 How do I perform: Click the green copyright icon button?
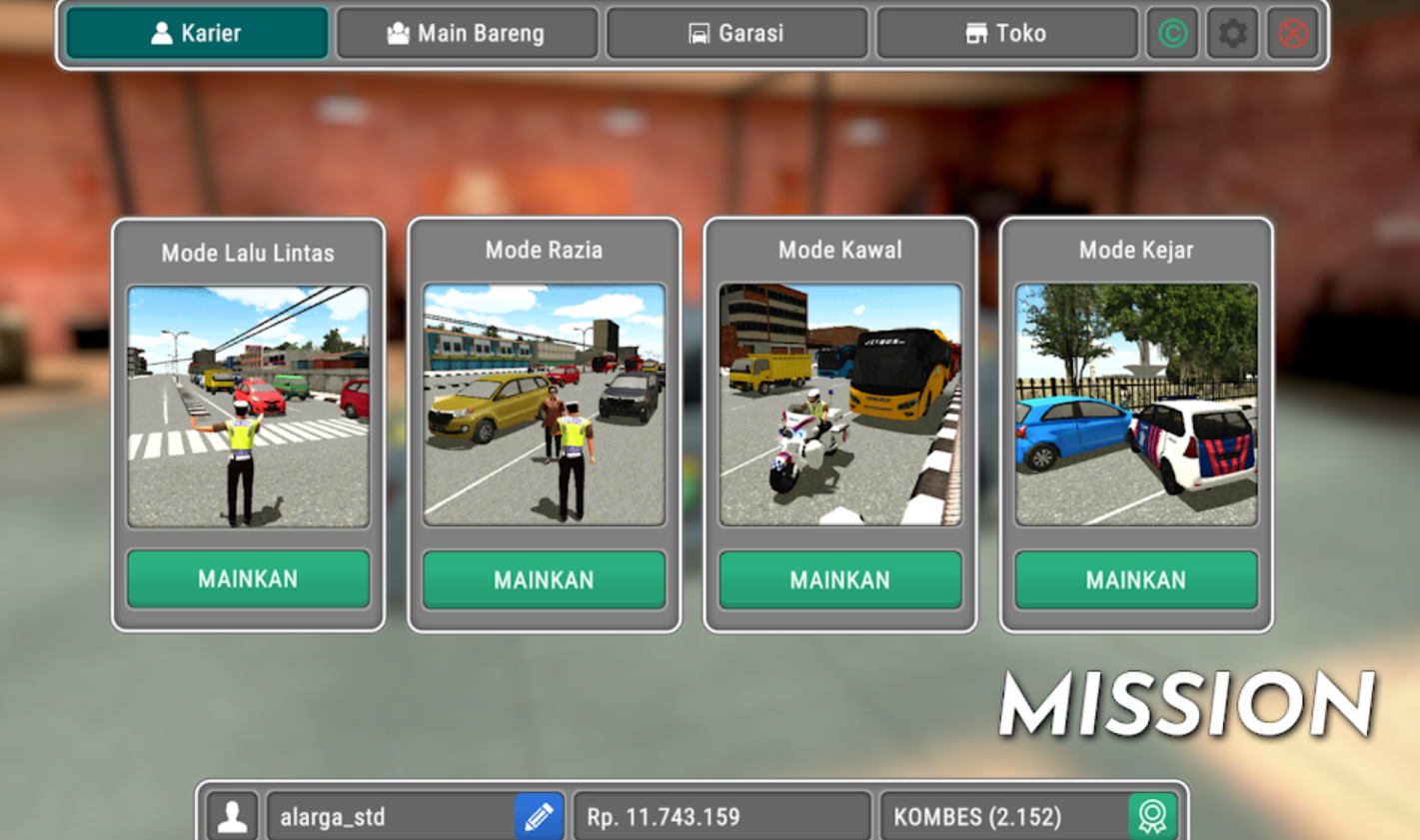[x=1172, y=33]
